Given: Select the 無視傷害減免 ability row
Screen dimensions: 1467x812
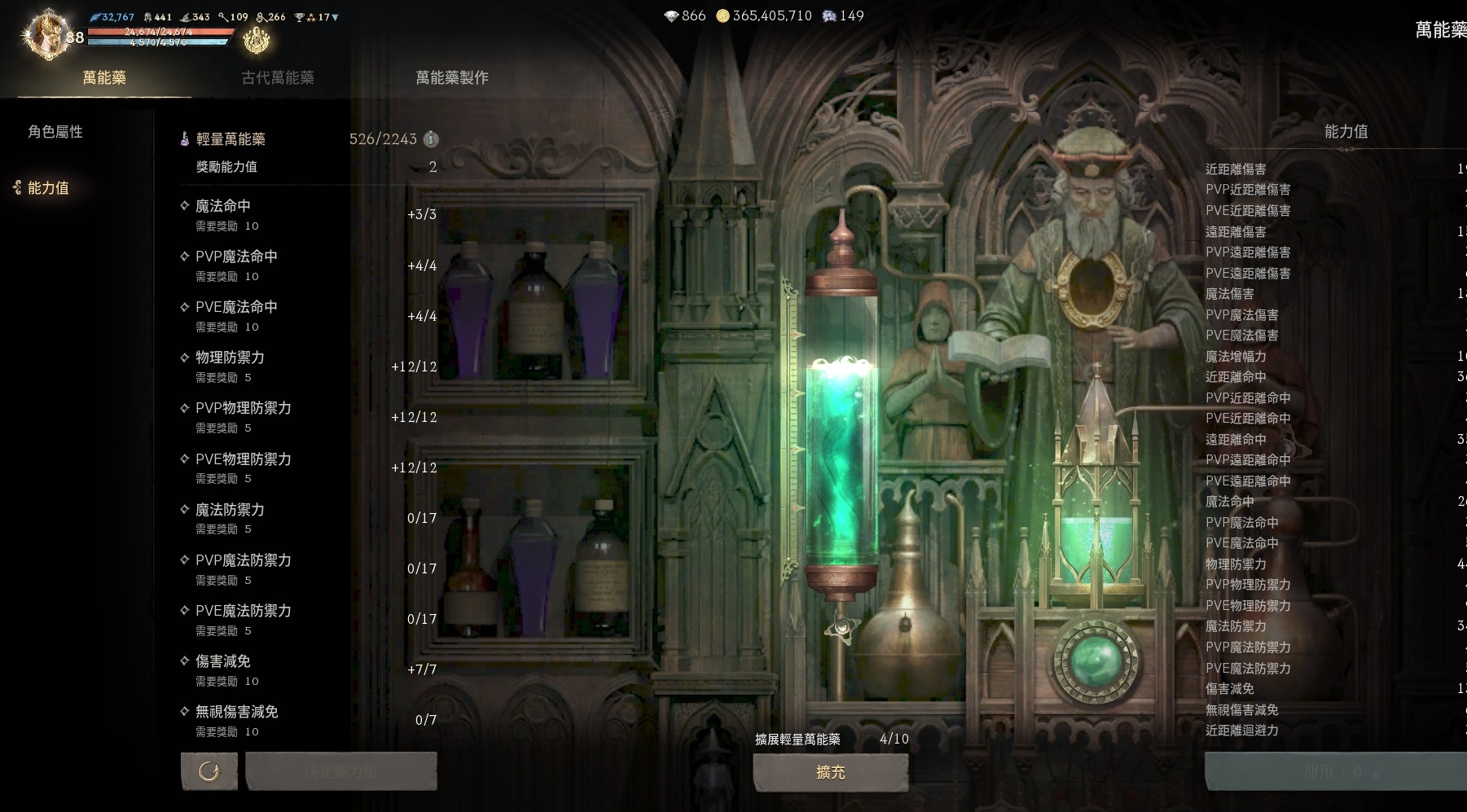Looking at the screenshot, I should [308, 720].
